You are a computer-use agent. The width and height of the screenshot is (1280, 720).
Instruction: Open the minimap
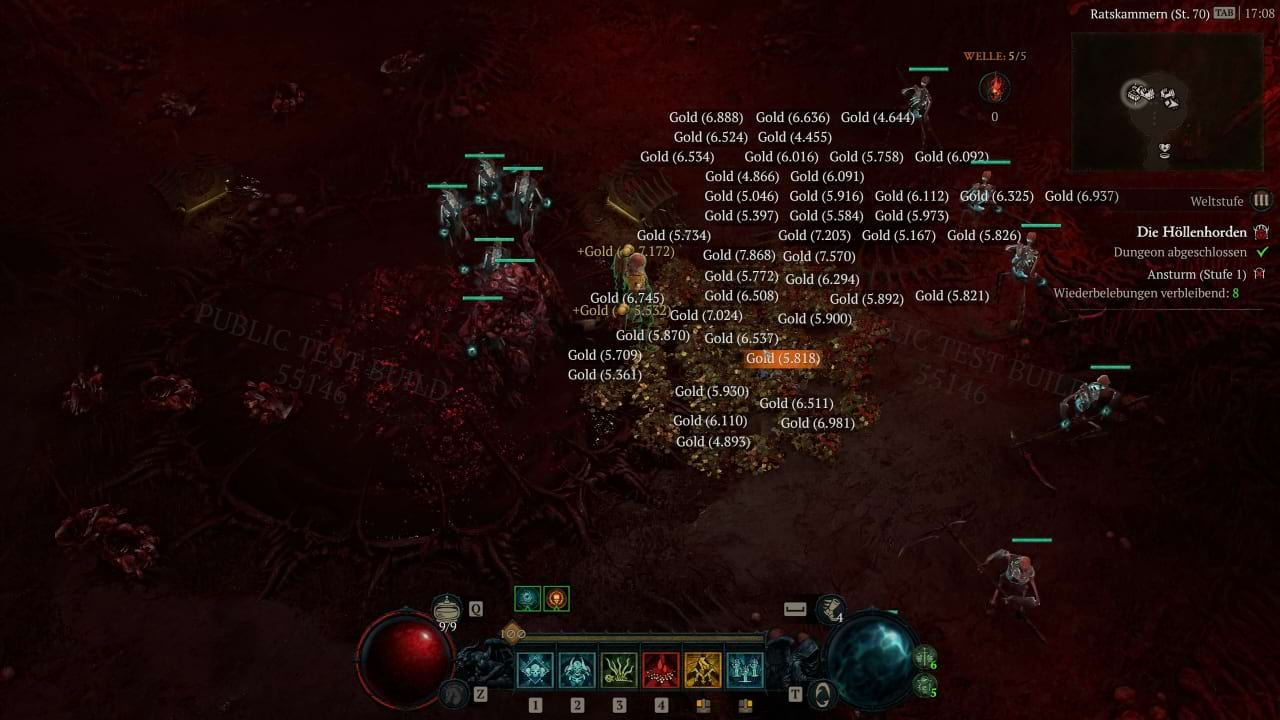[1166, 101]
